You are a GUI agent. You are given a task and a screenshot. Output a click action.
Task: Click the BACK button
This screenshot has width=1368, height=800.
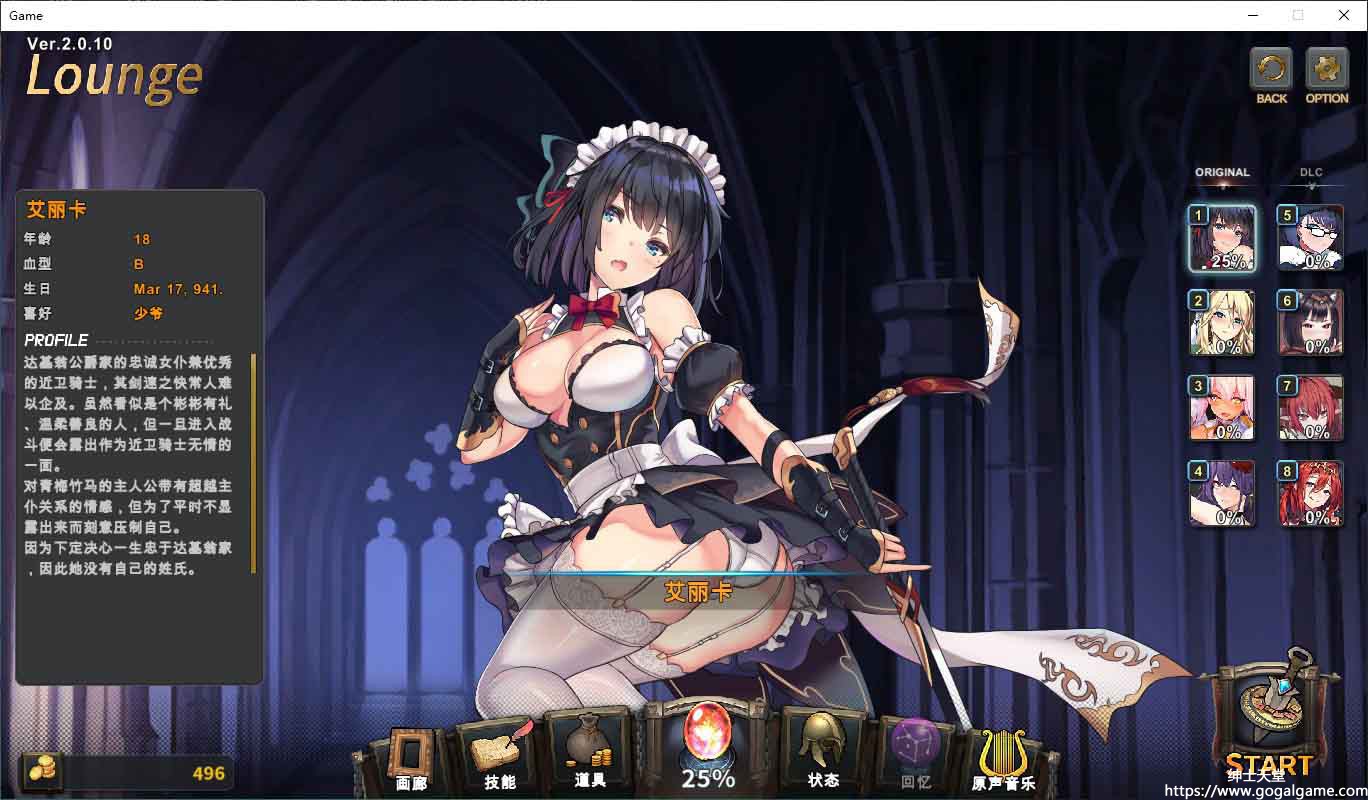click(x=1271, y=73)
